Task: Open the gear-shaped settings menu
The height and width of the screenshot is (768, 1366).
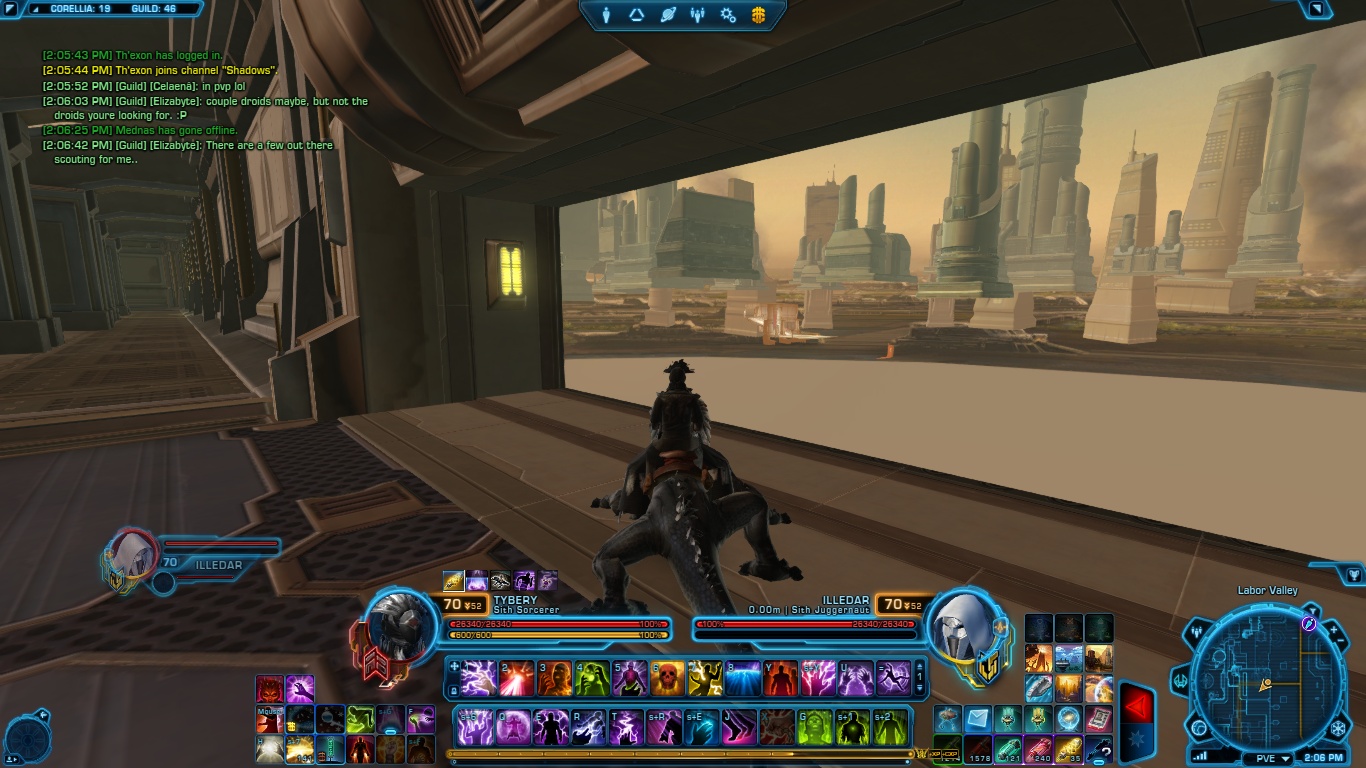Action: click(728, 15)
